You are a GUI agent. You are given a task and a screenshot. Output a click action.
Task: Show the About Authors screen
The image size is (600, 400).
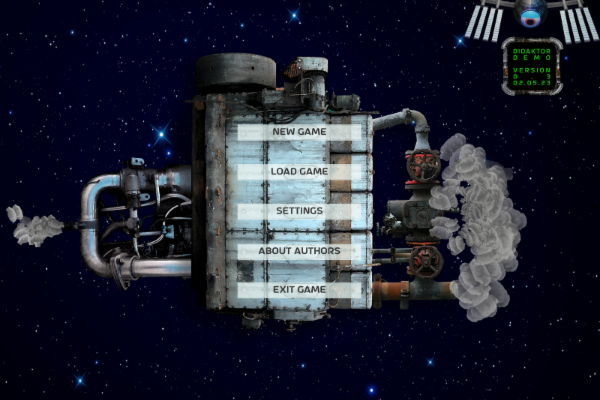pyautogui.click(x=299, y=251)
